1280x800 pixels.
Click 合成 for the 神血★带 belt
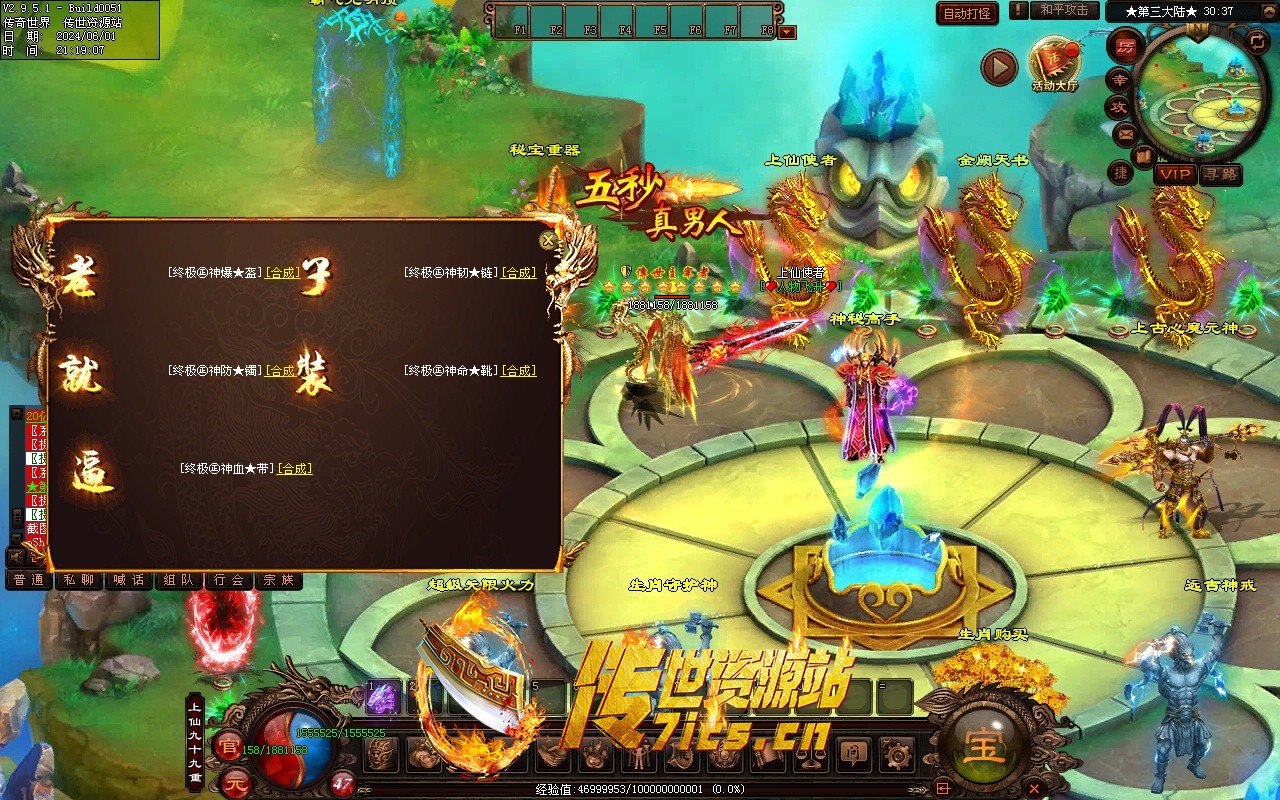click(294, 468)
